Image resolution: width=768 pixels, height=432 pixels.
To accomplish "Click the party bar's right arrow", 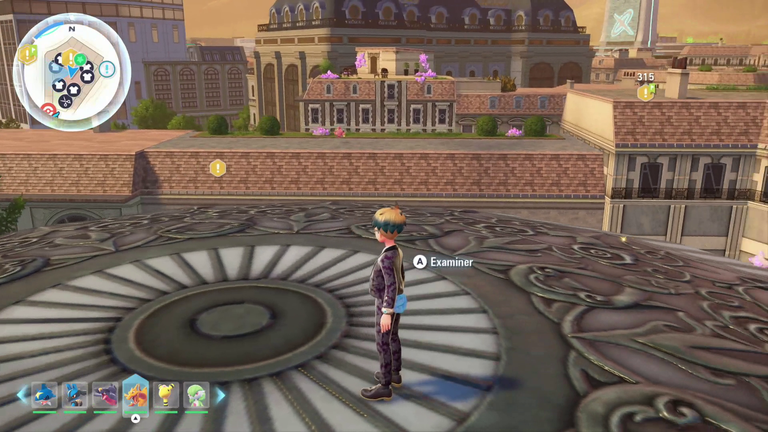I will 220,395.
